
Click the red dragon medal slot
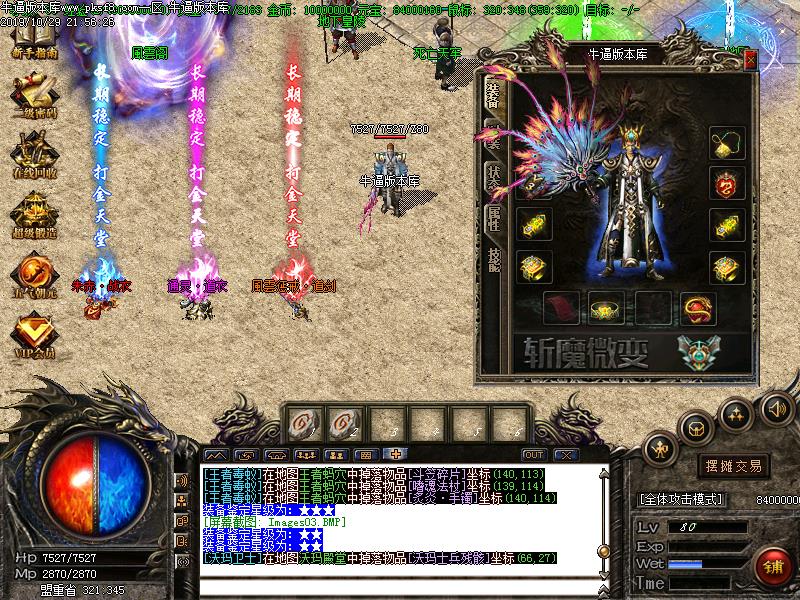click(x=724, y=182)
